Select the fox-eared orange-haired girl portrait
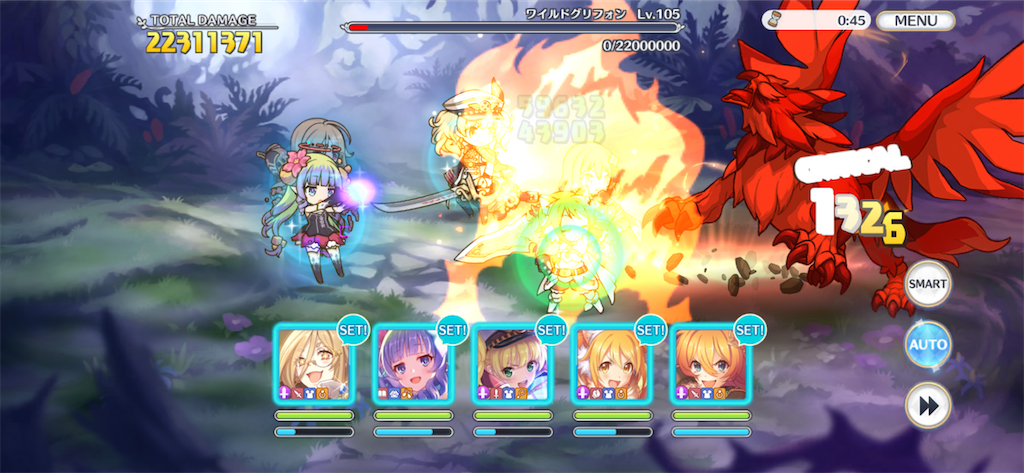This screenshot has width=1024, height=473. pyautogui.click(x=610, y=364)
